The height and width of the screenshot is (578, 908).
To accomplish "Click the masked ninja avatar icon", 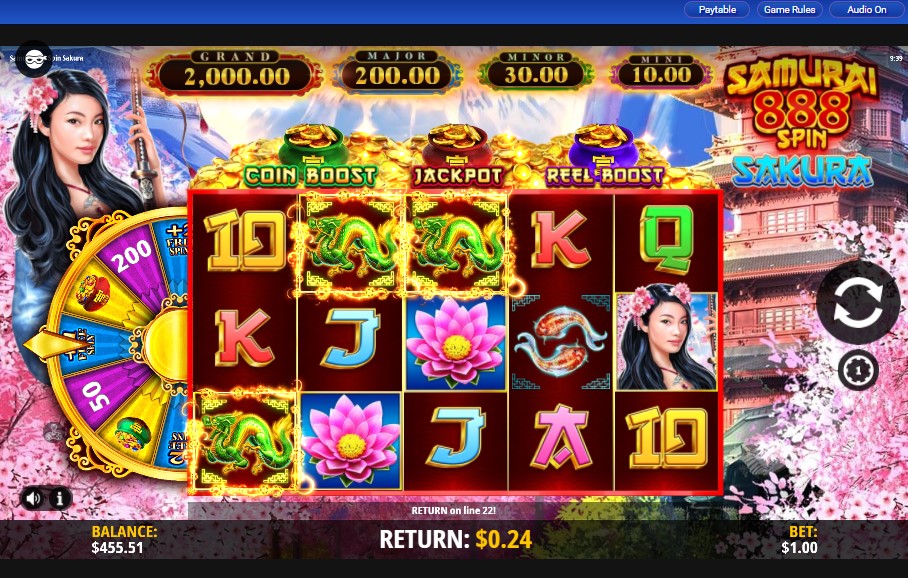I will coord(33,59).
